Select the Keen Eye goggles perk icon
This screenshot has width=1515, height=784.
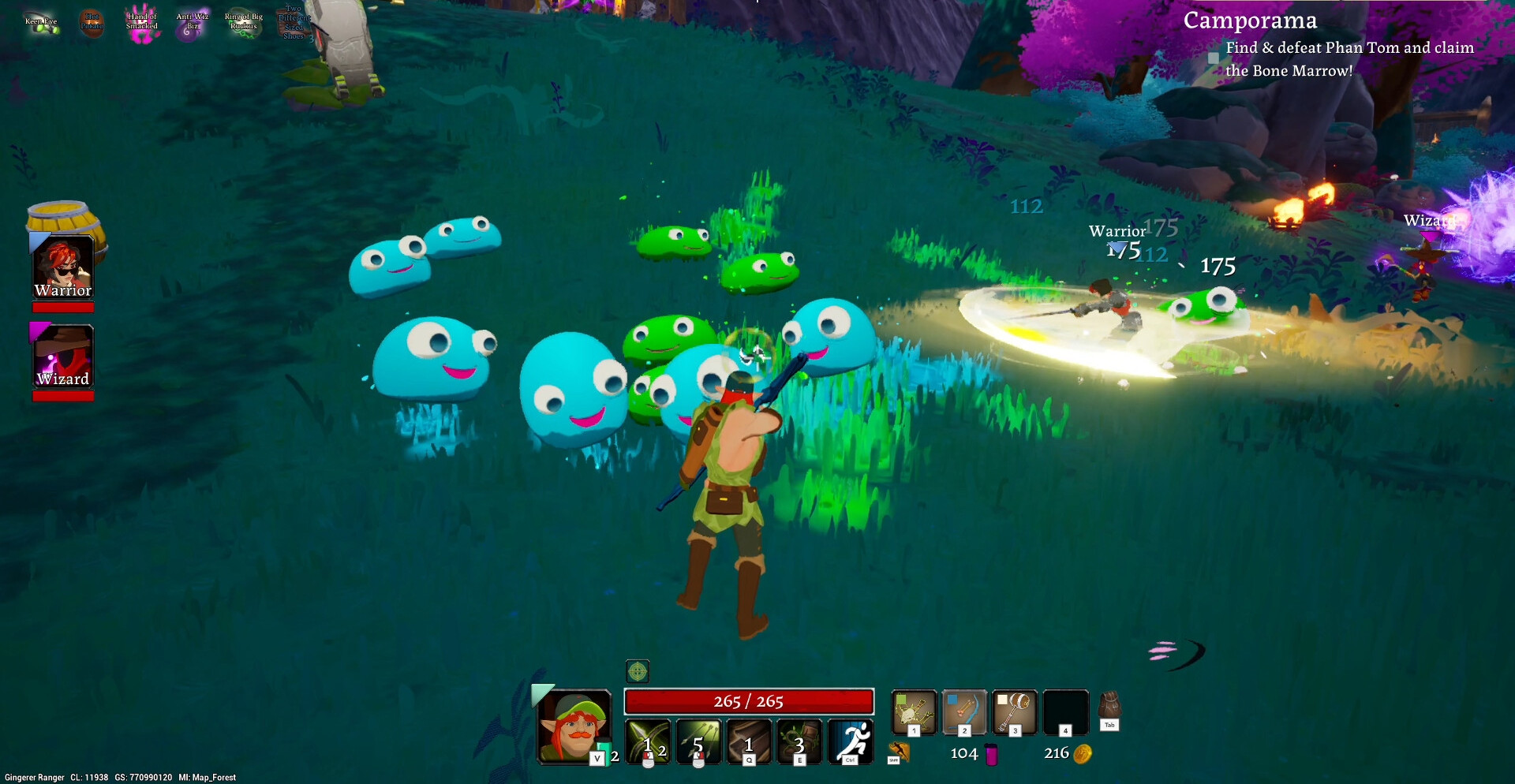tap(42, 23)
